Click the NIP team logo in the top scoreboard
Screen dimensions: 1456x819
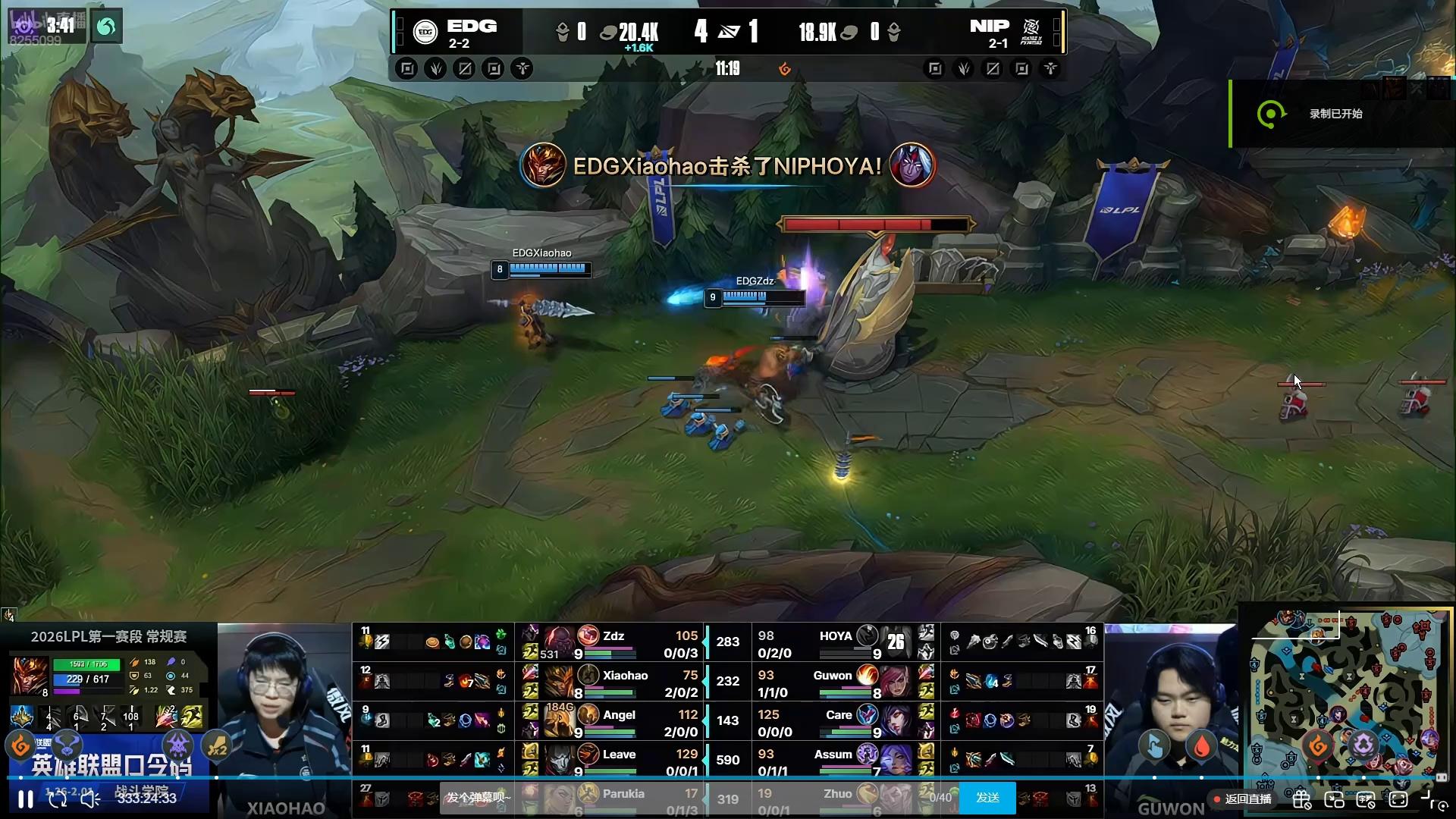pos(1031,32)
